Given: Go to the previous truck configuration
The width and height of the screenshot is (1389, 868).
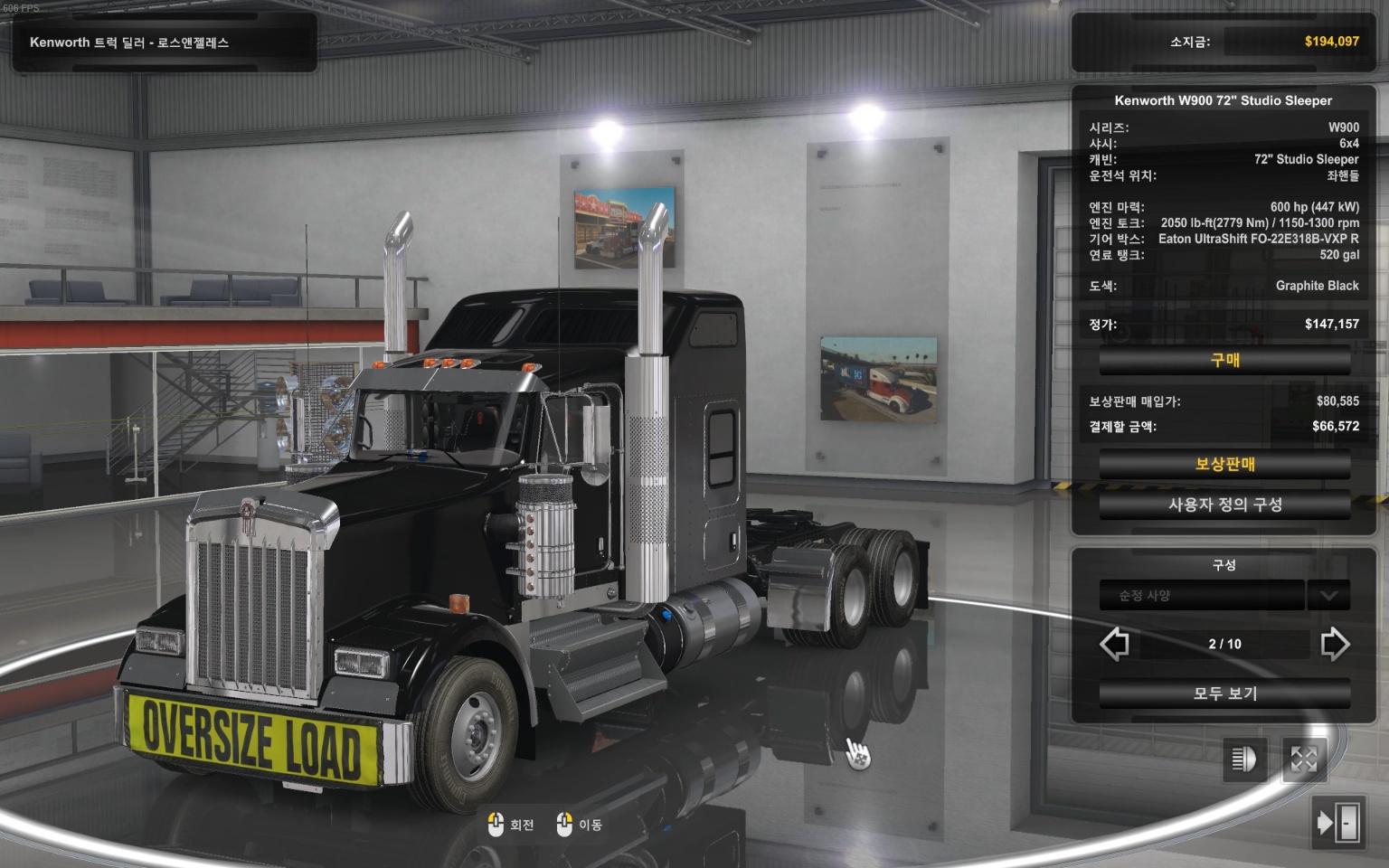Looking at the screenshot, I should click(x=1114, y=644).
